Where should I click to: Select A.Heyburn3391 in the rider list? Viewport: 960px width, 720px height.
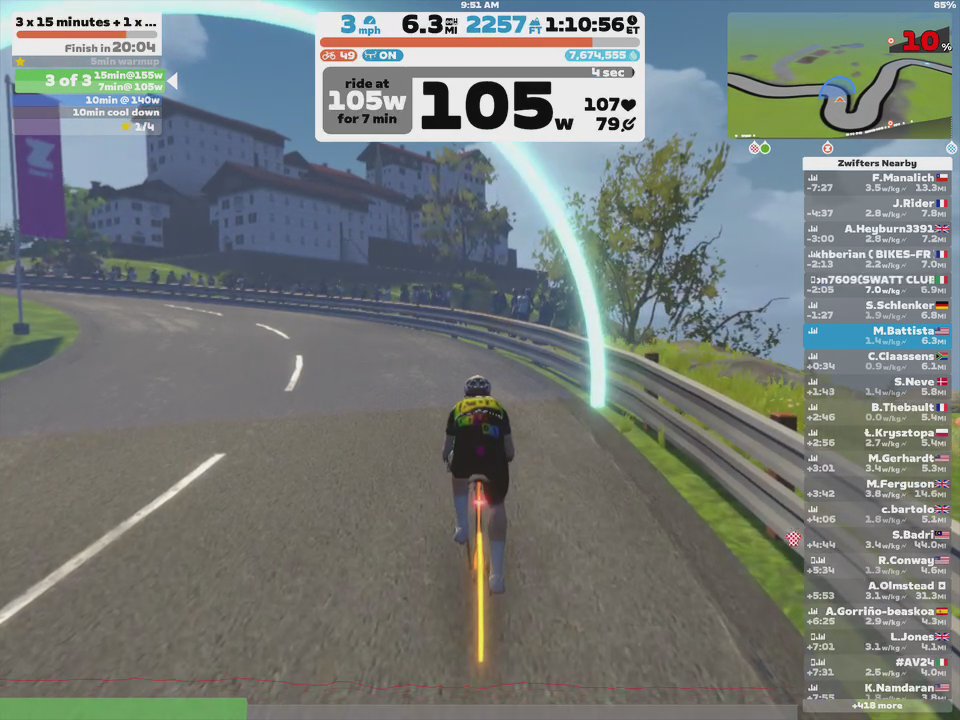click(x=876, y=233)
